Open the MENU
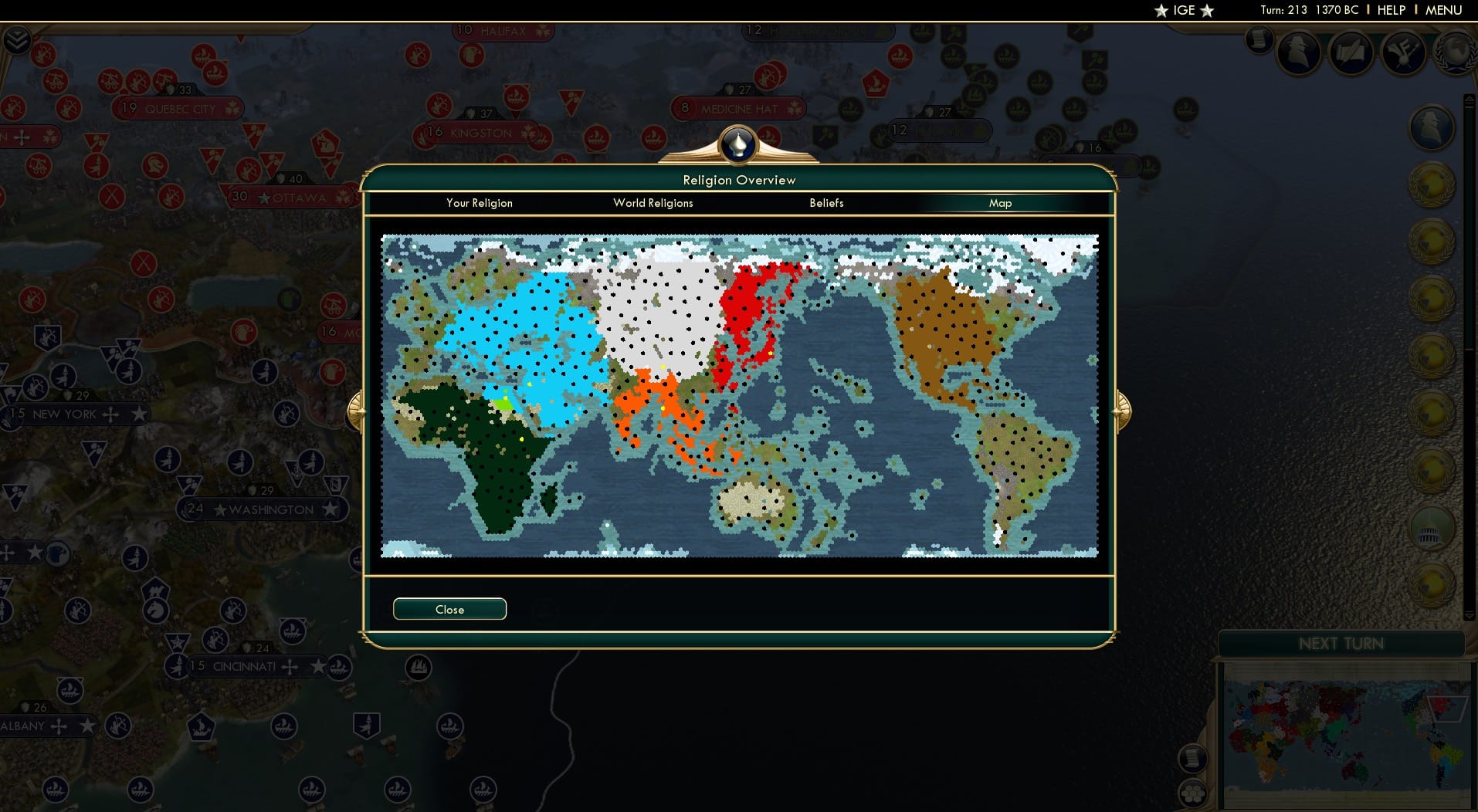Screen dimensions: 1478x812 pyautogui.click(x=1443, y=10)
